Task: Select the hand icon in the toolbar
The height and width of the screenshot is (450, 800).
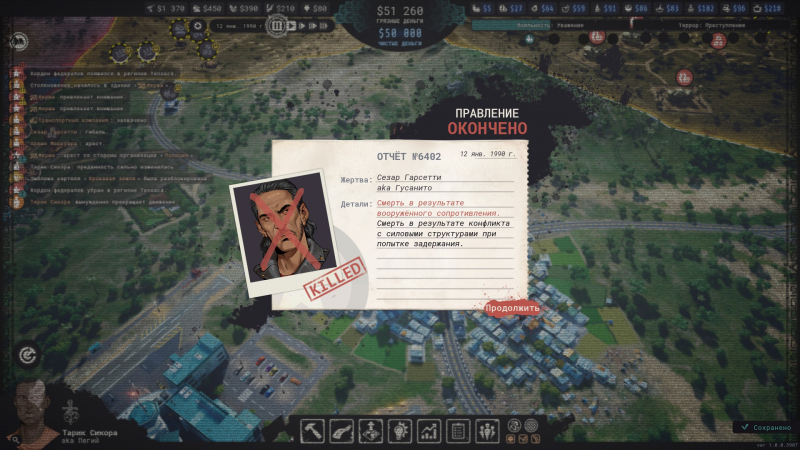Action: pos(342,431)
